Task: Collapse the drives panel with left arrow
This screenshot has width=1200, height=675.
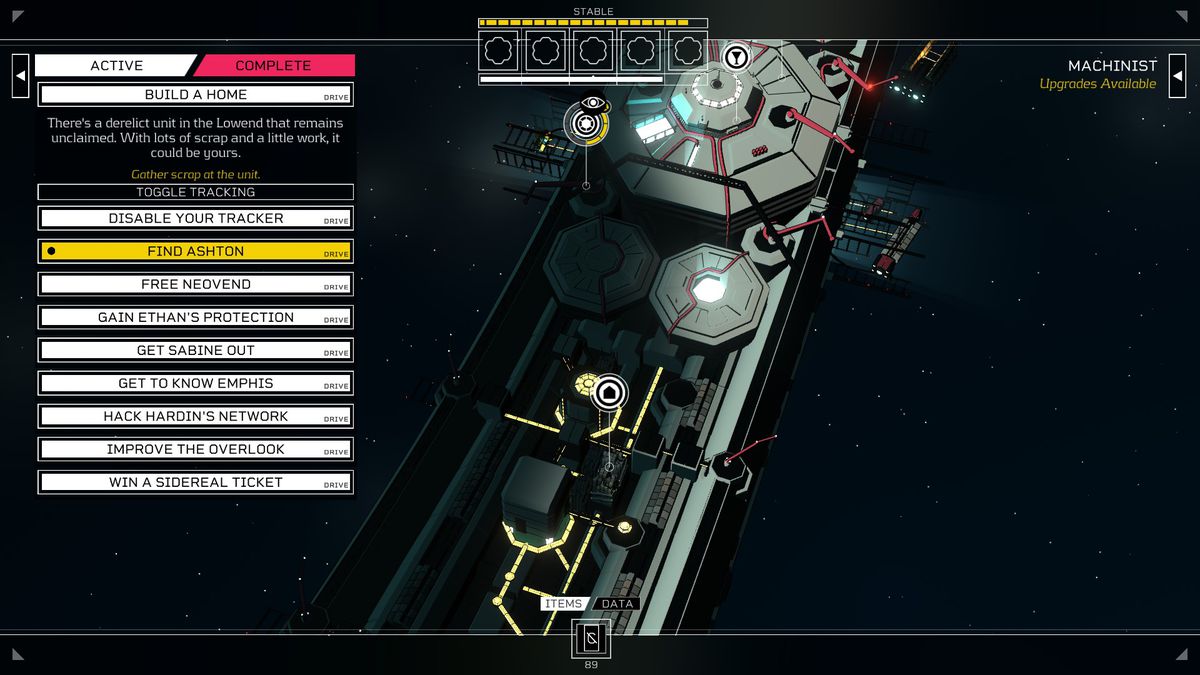Action: pyautogui.click(x=20, y=76)
